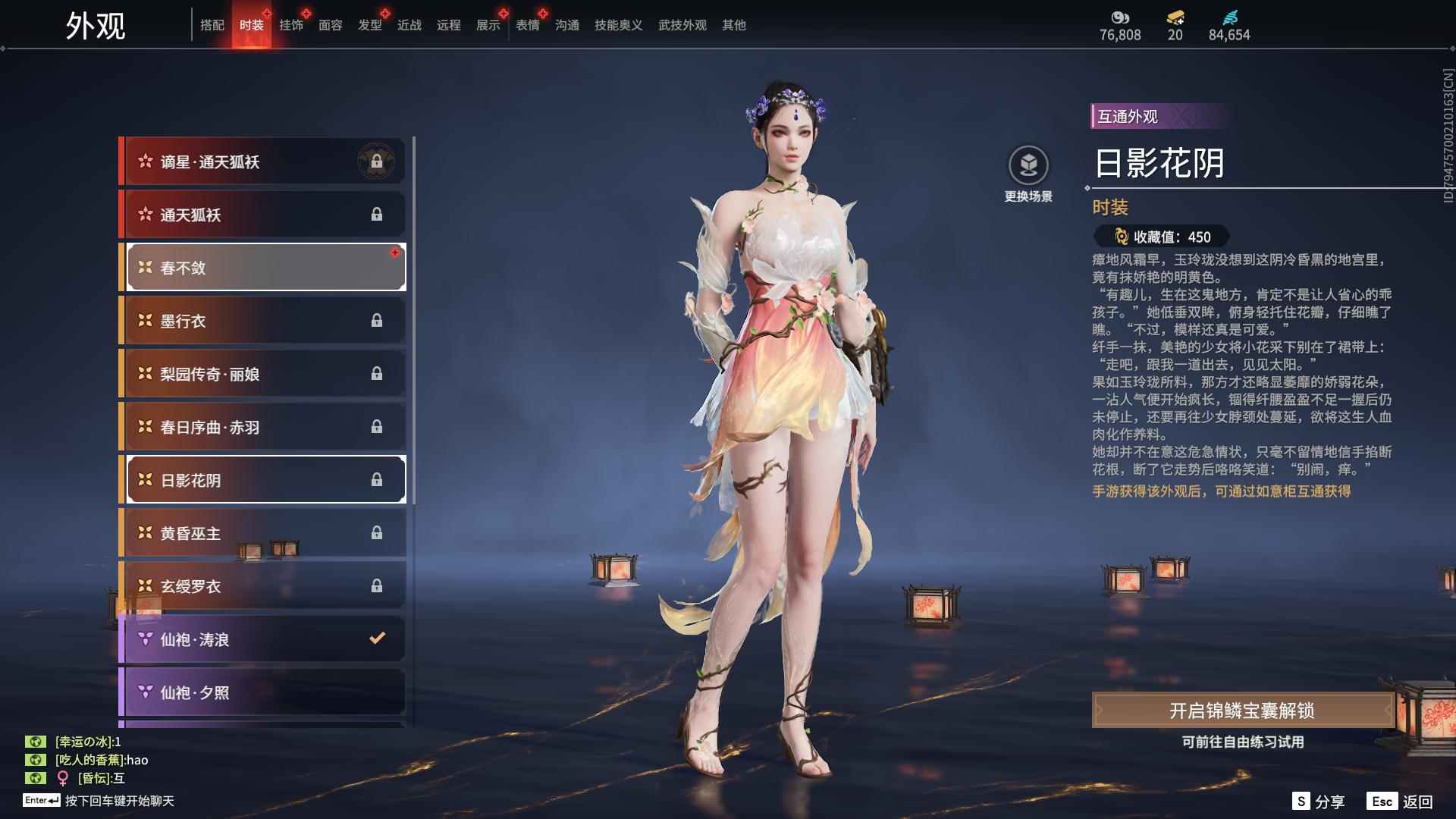Click the coin icon showing 76,808
Image resolution: width=1456 pixels, height=819 pixels.
click(x=1121, y=18)
